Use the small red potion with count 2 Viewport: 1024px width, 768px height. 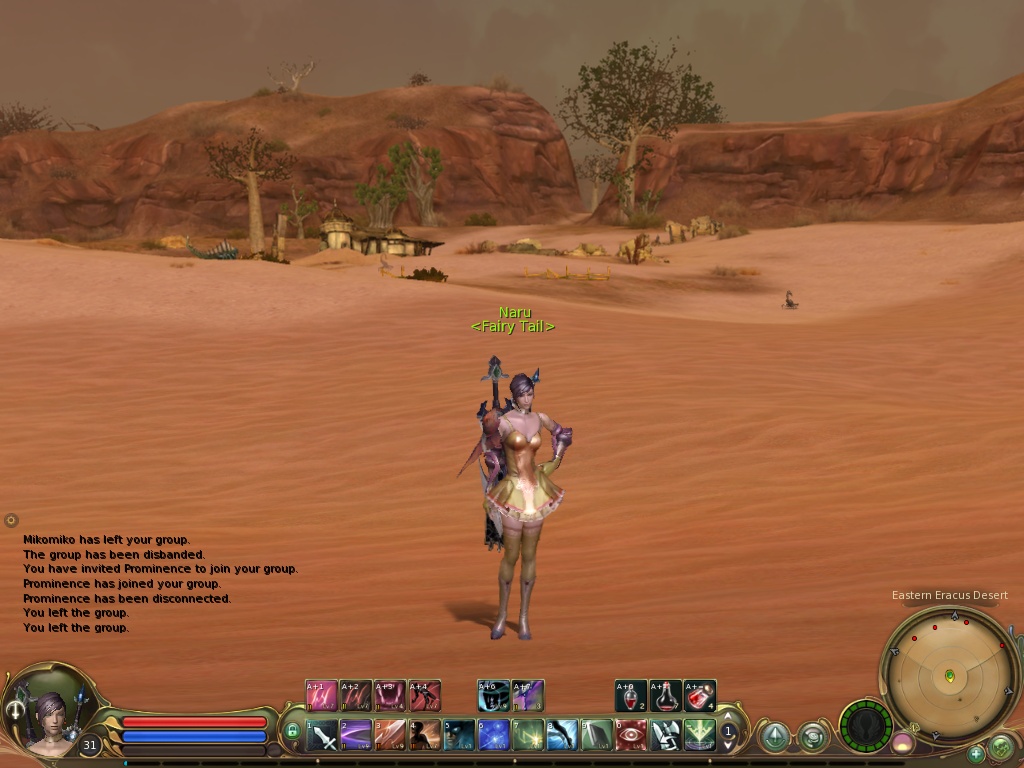[631, 696]
